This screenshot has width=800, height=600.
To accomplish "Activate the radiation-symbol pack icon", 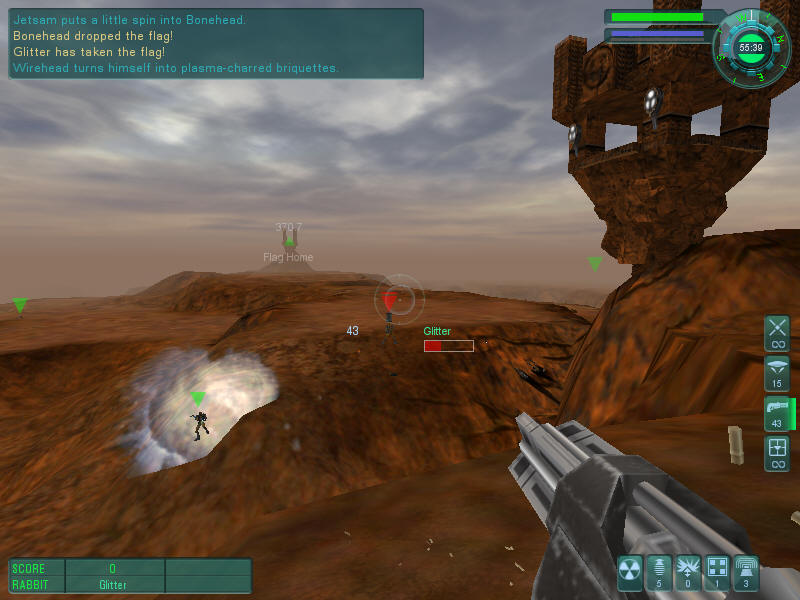I will tap(630, 570).
